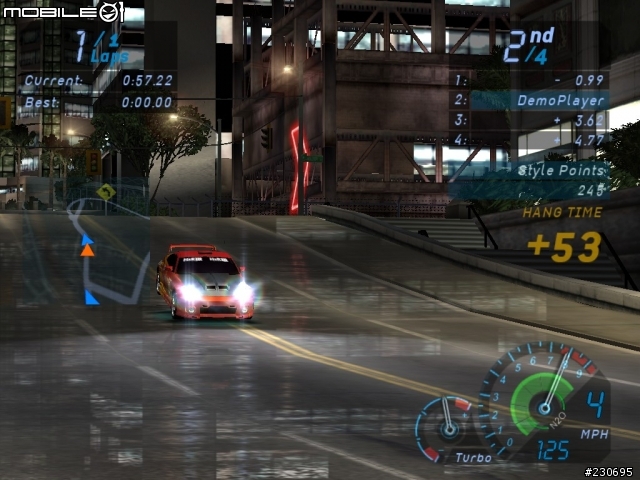Image resolution: width=640 pixels, height=480 pixels.
Task: Click the track minimap
Action: pos(106,252)
